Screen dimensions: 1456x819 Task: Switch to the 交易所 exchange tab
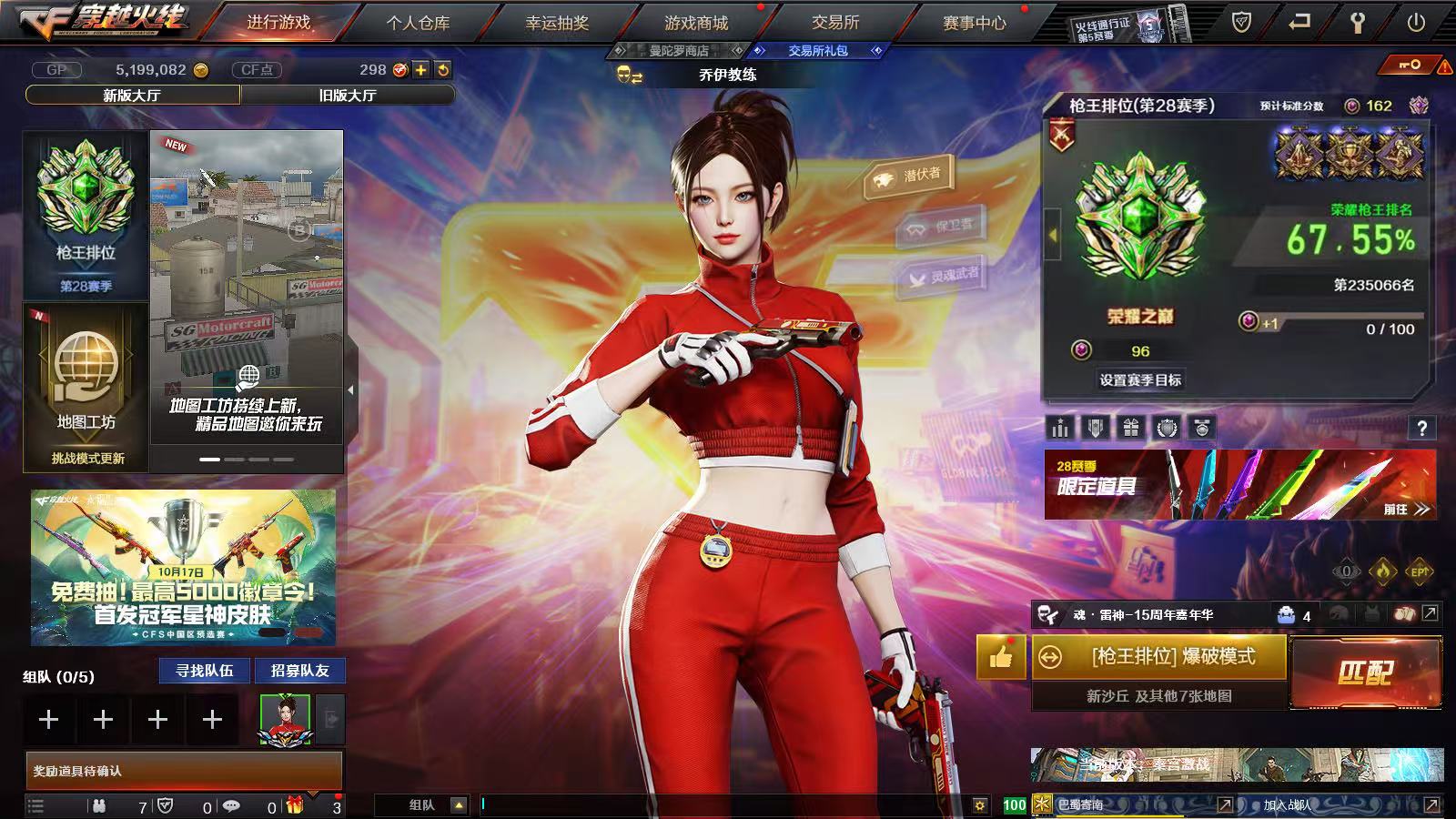(x=835, y=23)
